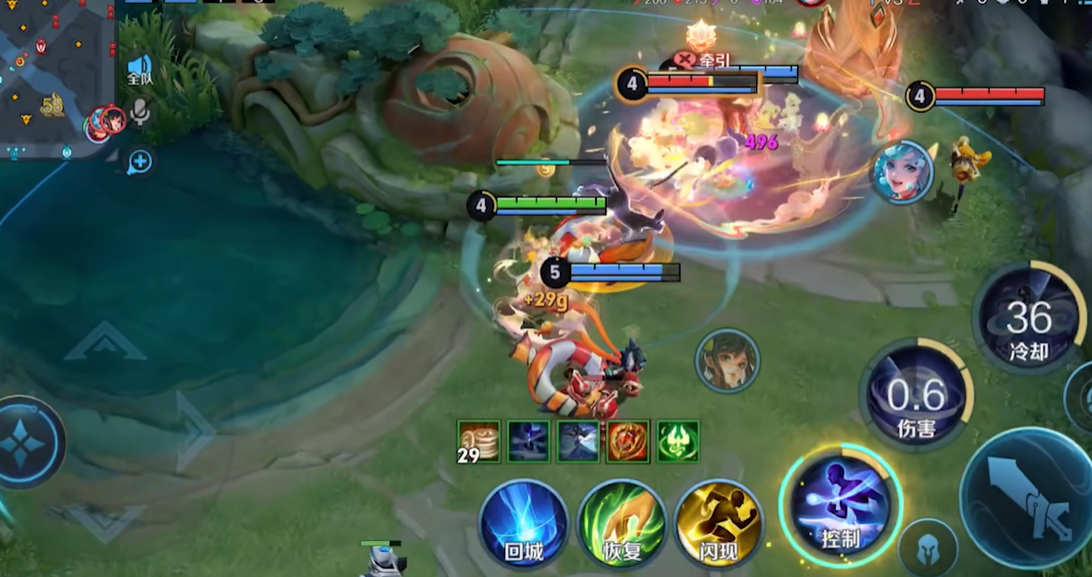This screenshot has width=1092, height=577.
Task: Tap the 回城 recall spell
Action: (x=523, y=524)
